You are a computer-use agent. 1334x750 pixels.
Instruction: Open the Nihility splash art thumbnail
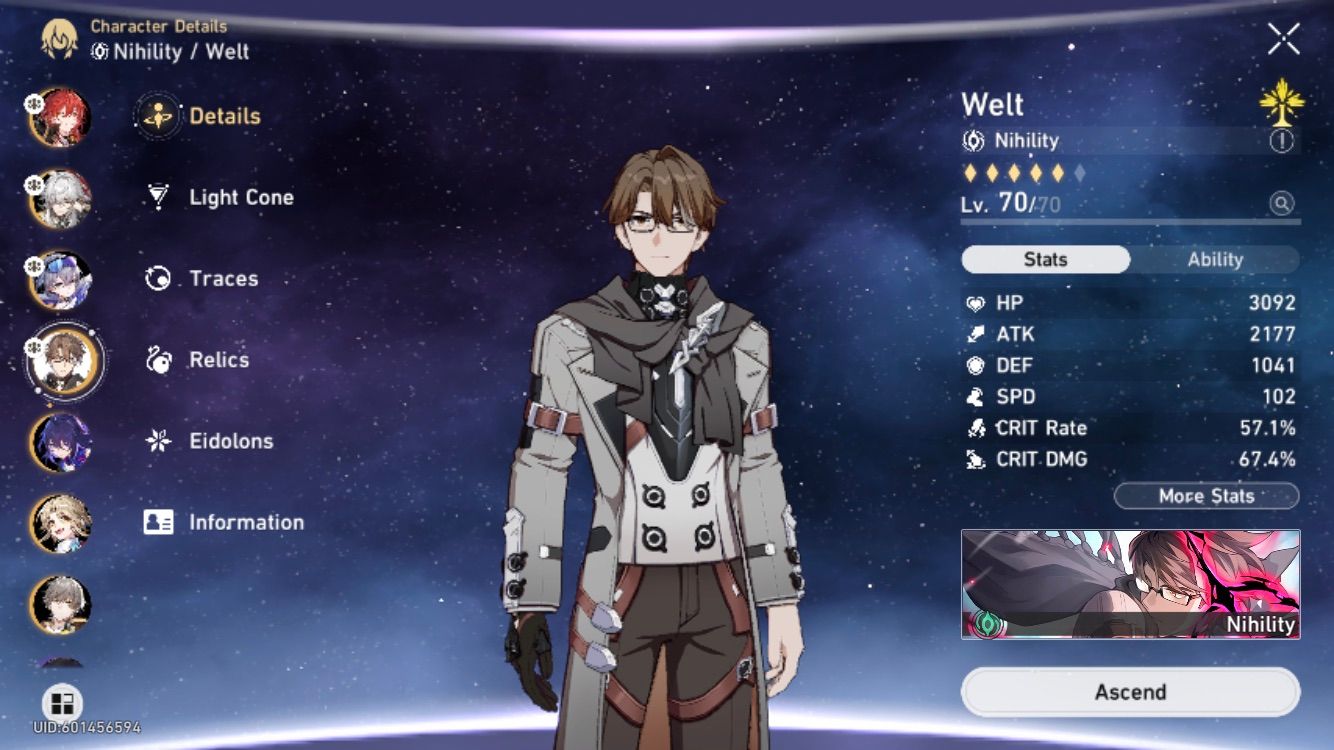click(x=1131, y=585)
